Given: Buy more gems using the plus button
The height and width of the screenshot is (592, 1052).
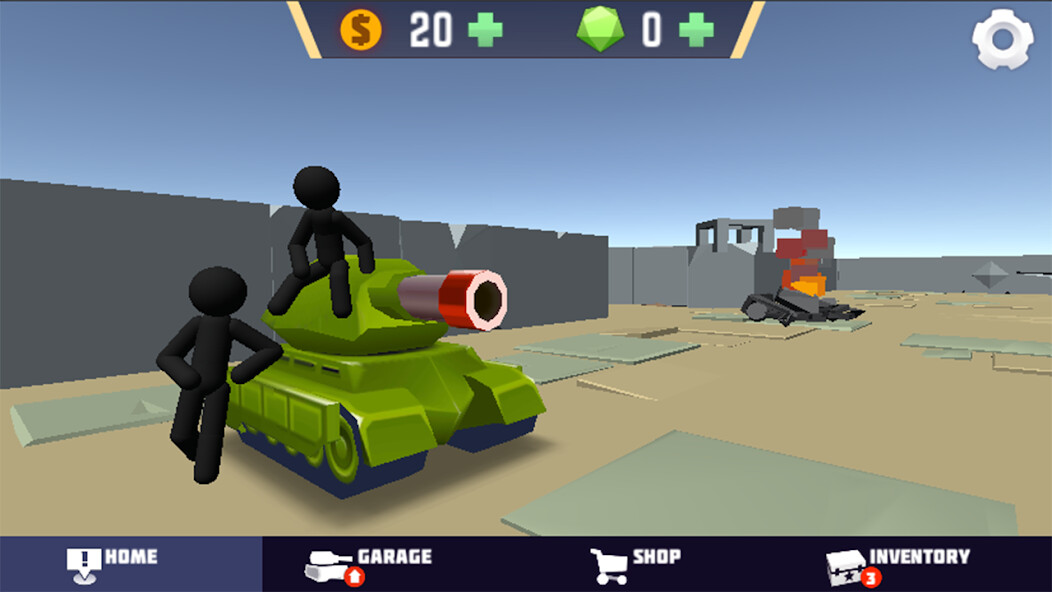Looking at the screenshot, I should 696,30.
